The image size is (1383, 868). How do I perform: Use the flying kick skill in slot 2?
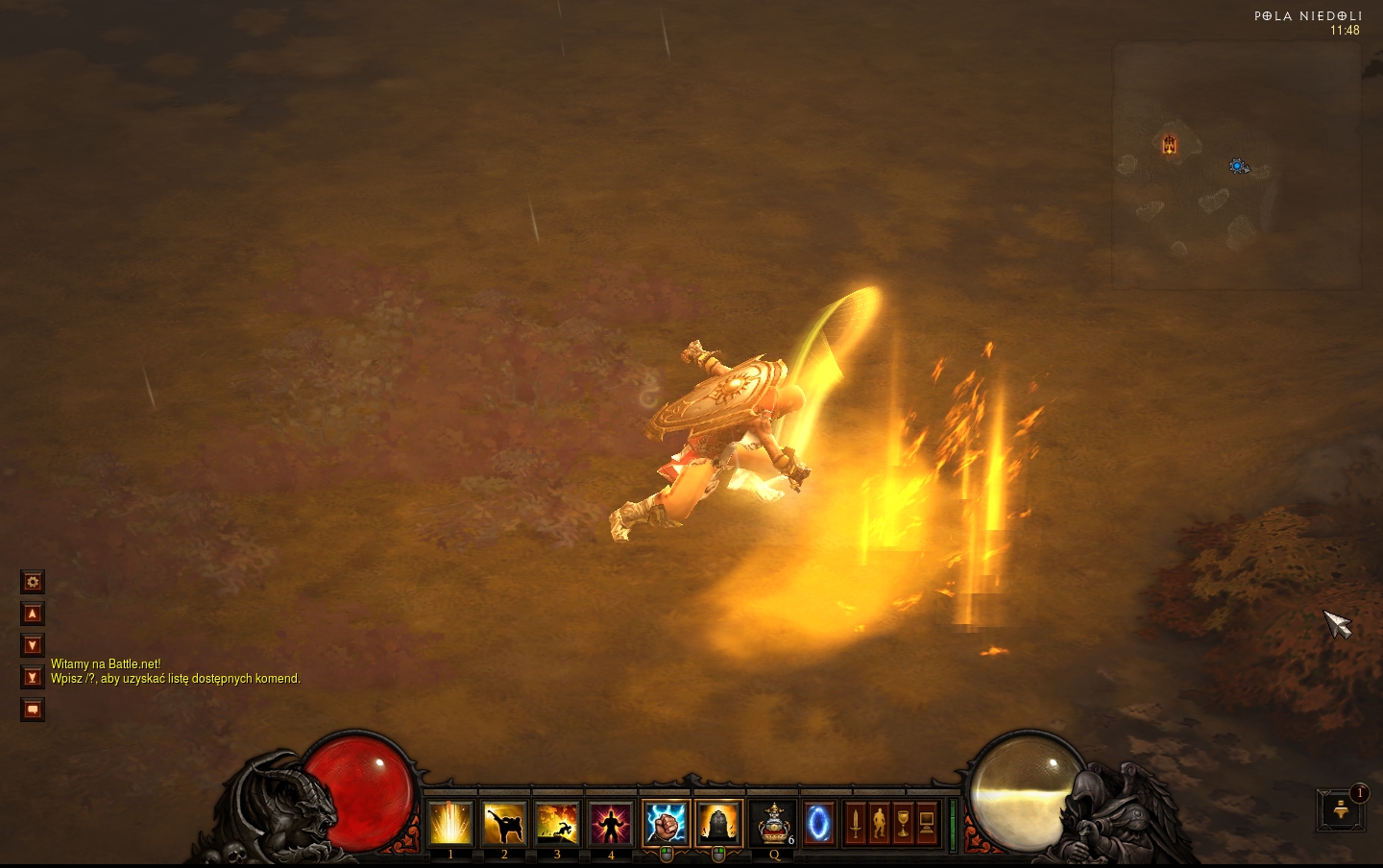(504, 824)
